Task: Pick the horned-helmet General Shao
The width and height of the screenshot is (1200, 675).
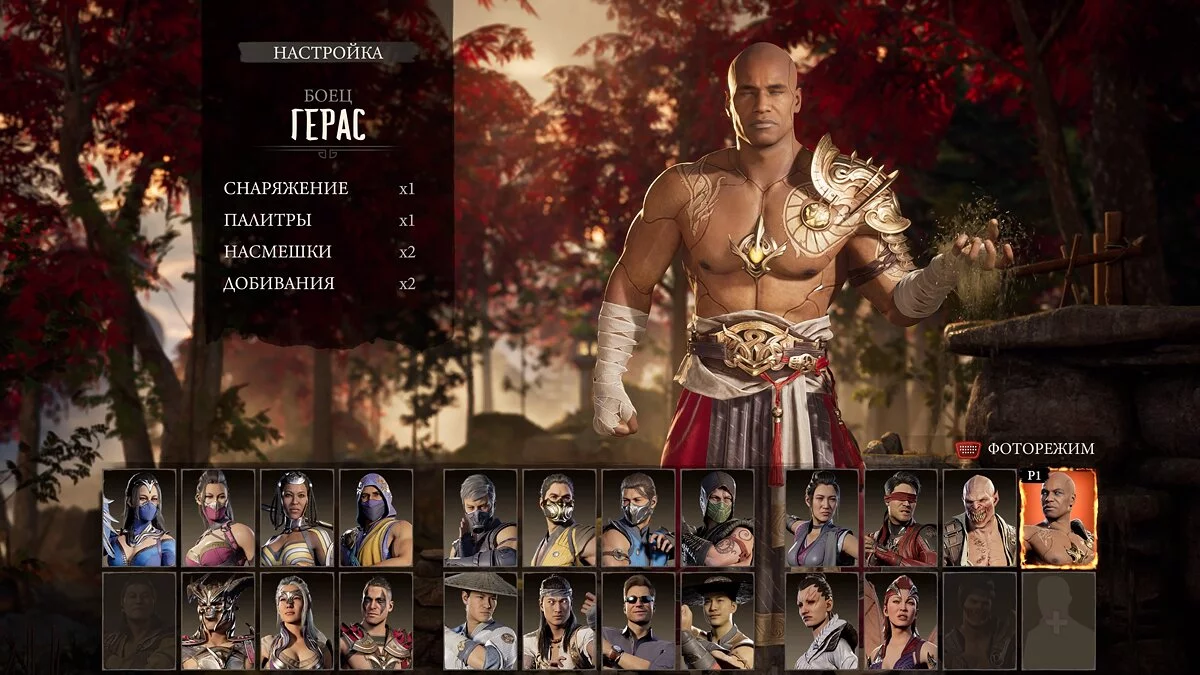Action: [x=218, y=621]
